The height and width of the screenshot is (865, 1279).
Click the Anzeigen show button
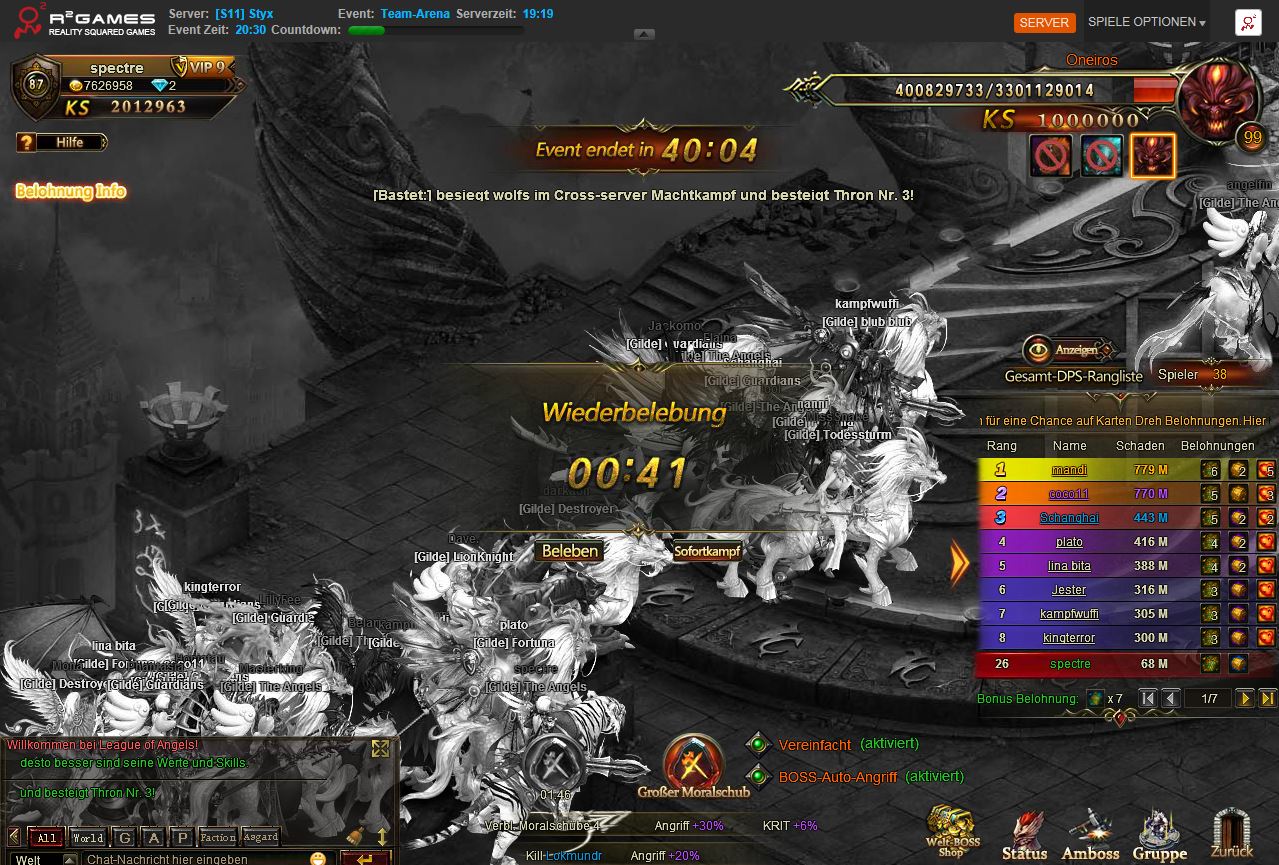click(x=1066, y=350)
